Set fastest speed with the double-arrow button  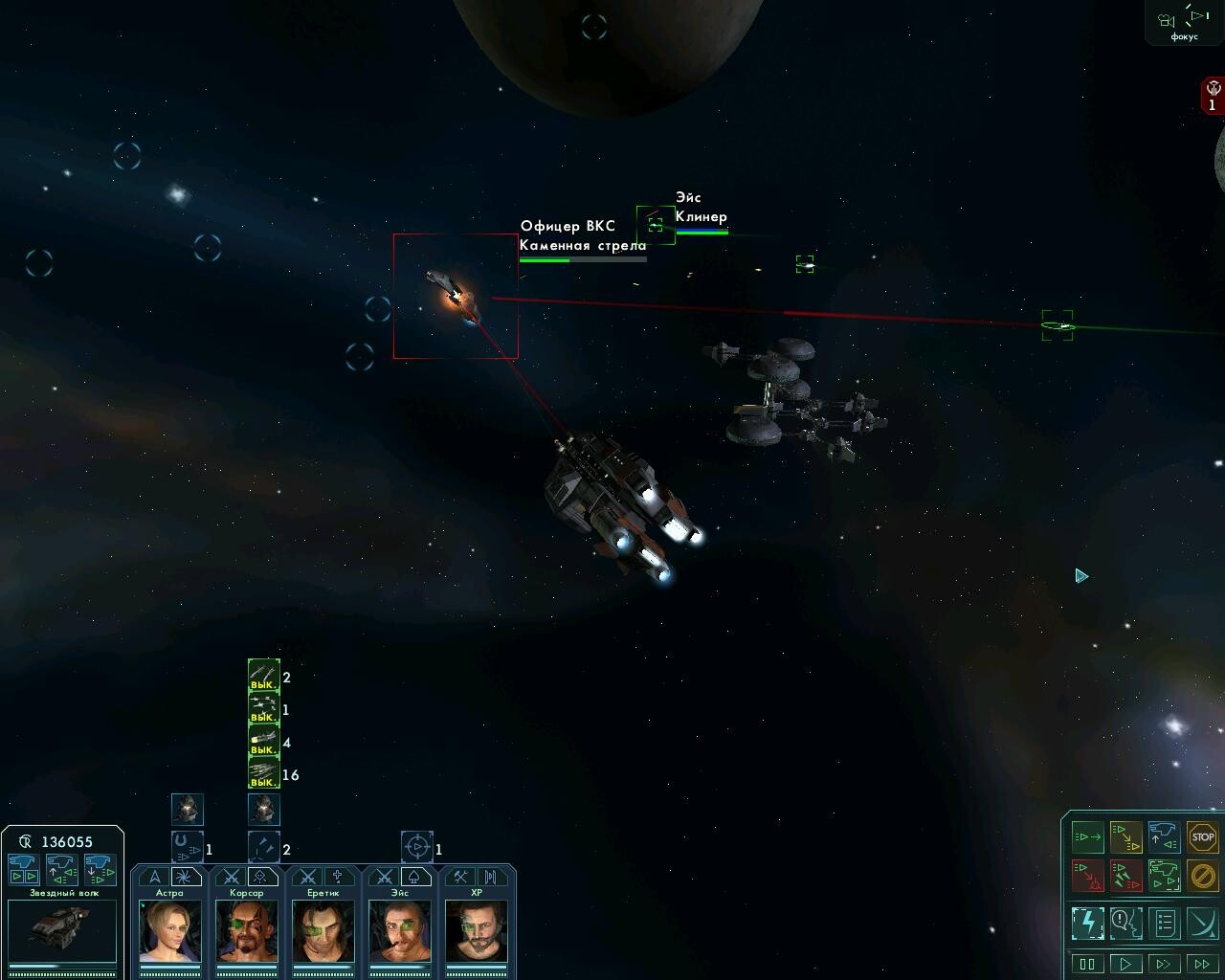(x=1202, y=963)
